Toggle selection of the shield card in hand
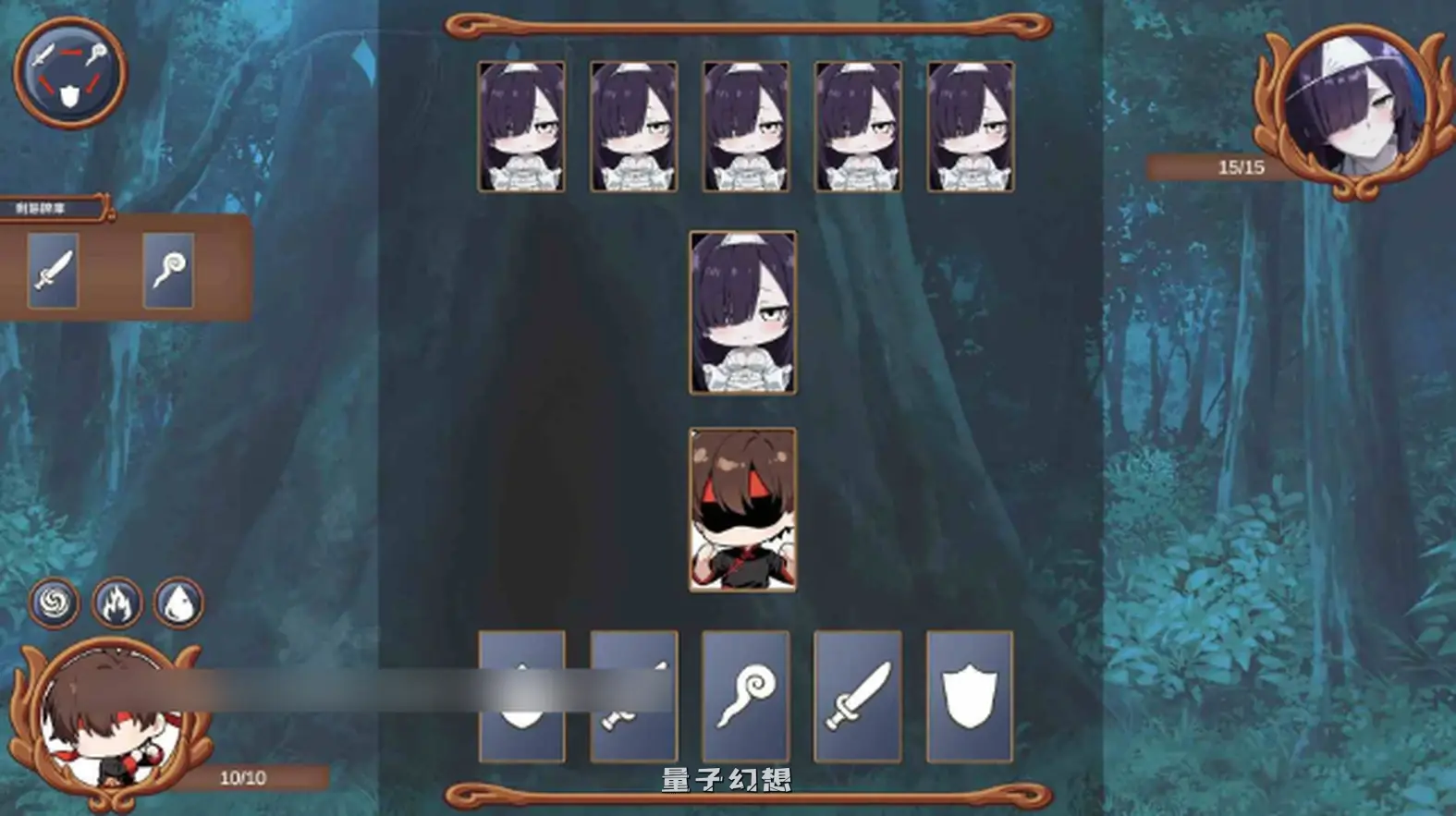 tap(969, 695)
